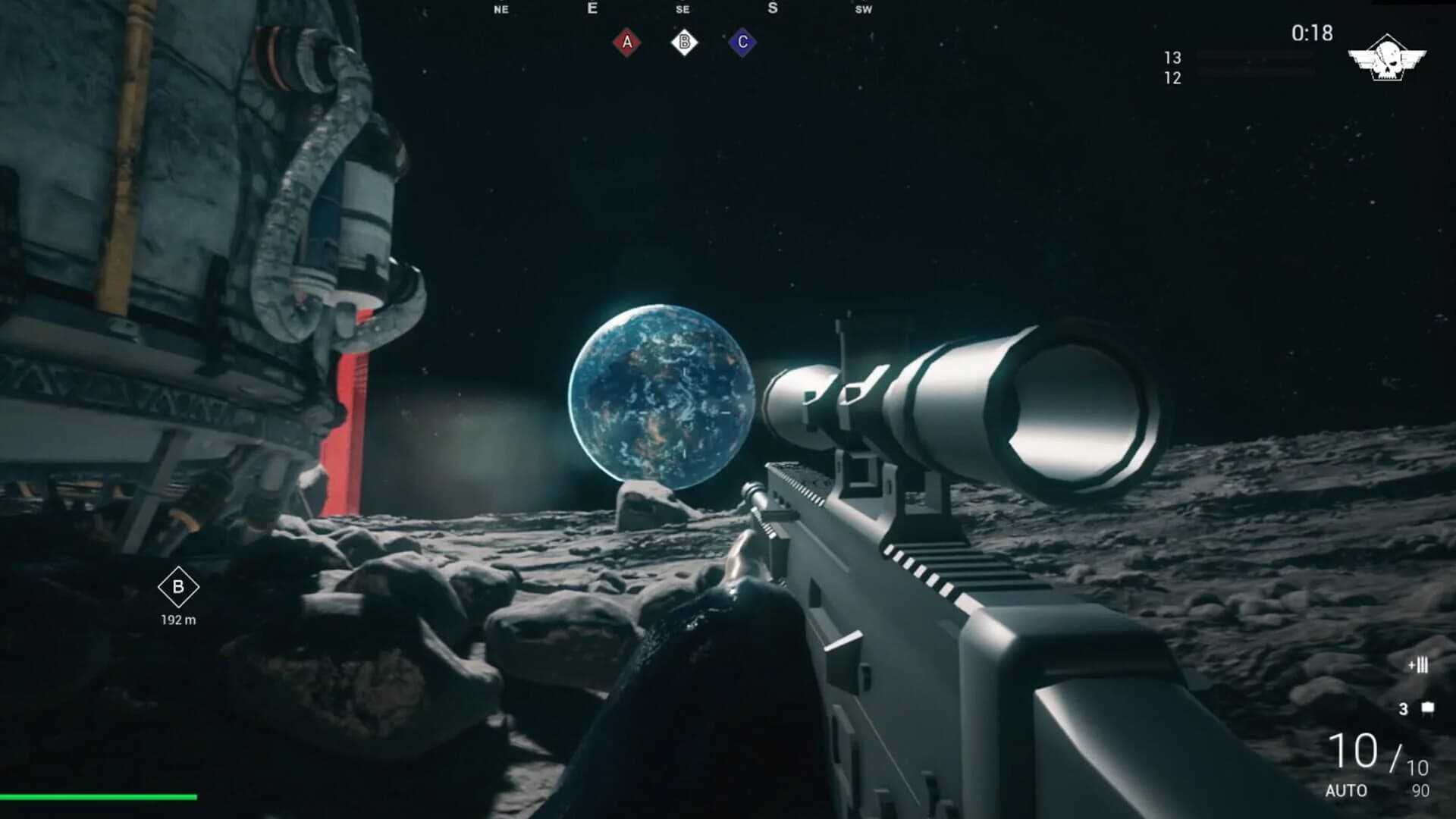Select the white objective B diamond marker

click(x=684, y=42)
